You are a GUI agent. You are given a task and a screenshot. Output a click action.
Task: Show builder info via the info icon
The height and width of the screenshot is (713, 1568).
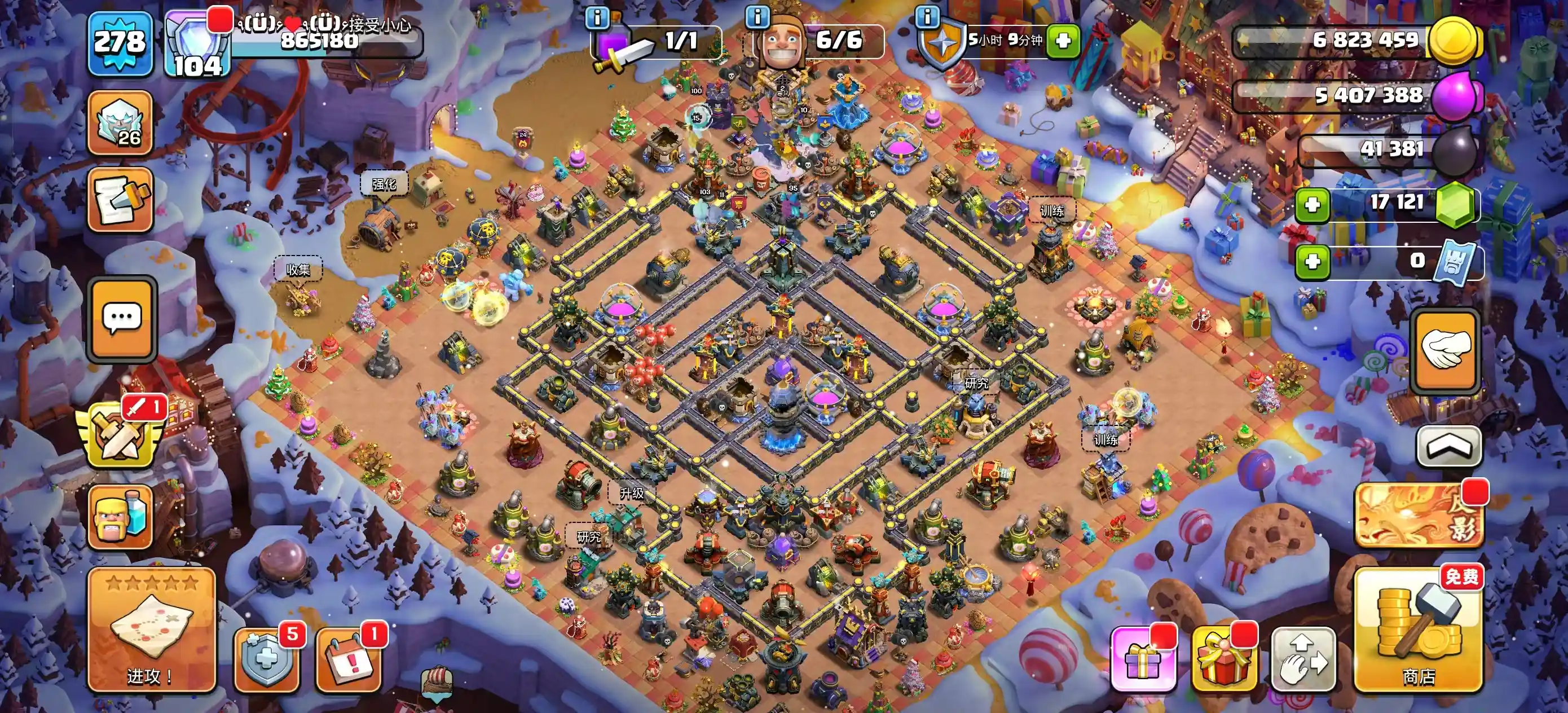coord(757,17)
